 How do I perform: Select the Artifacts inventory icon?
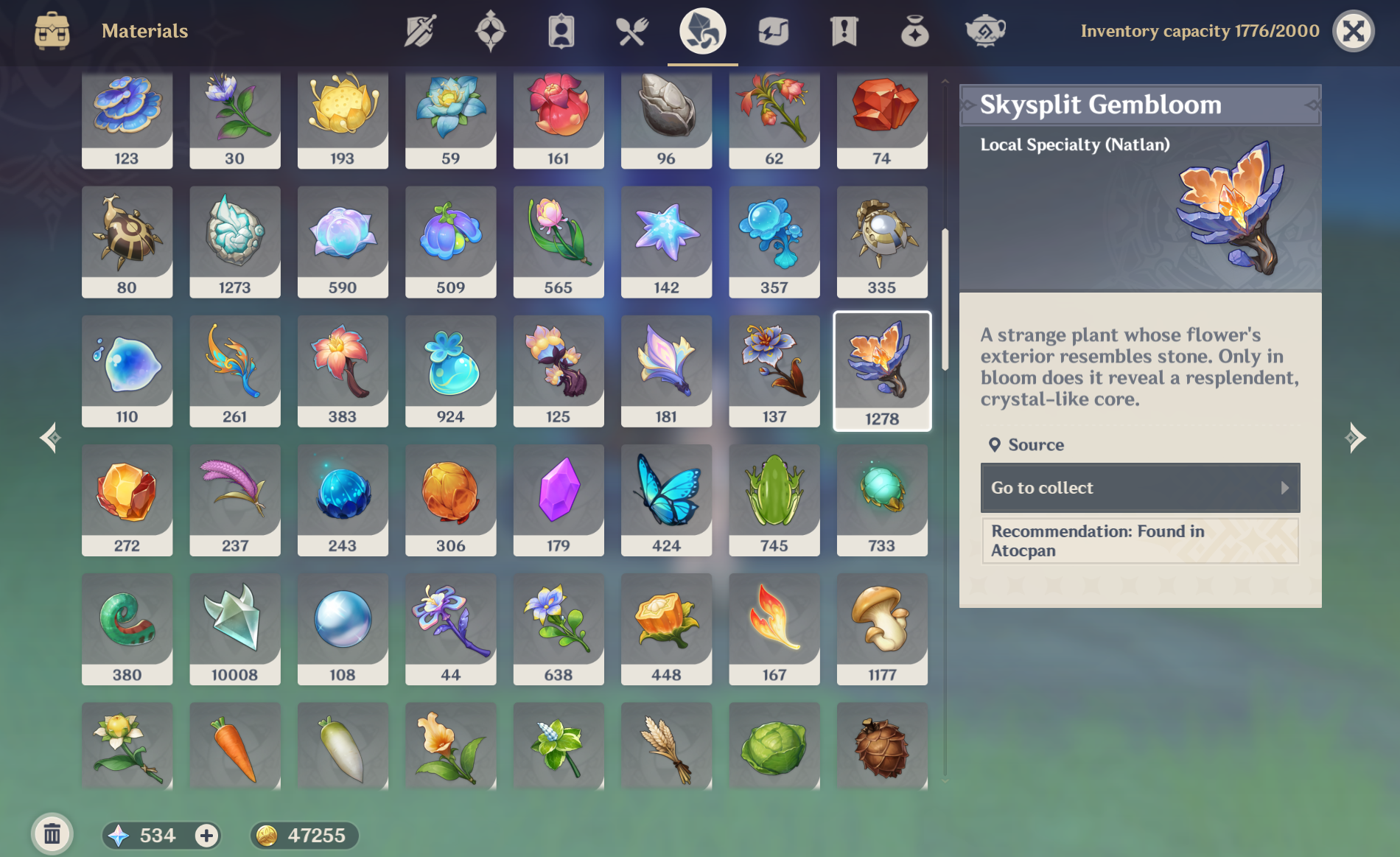(x=490, y=31)
